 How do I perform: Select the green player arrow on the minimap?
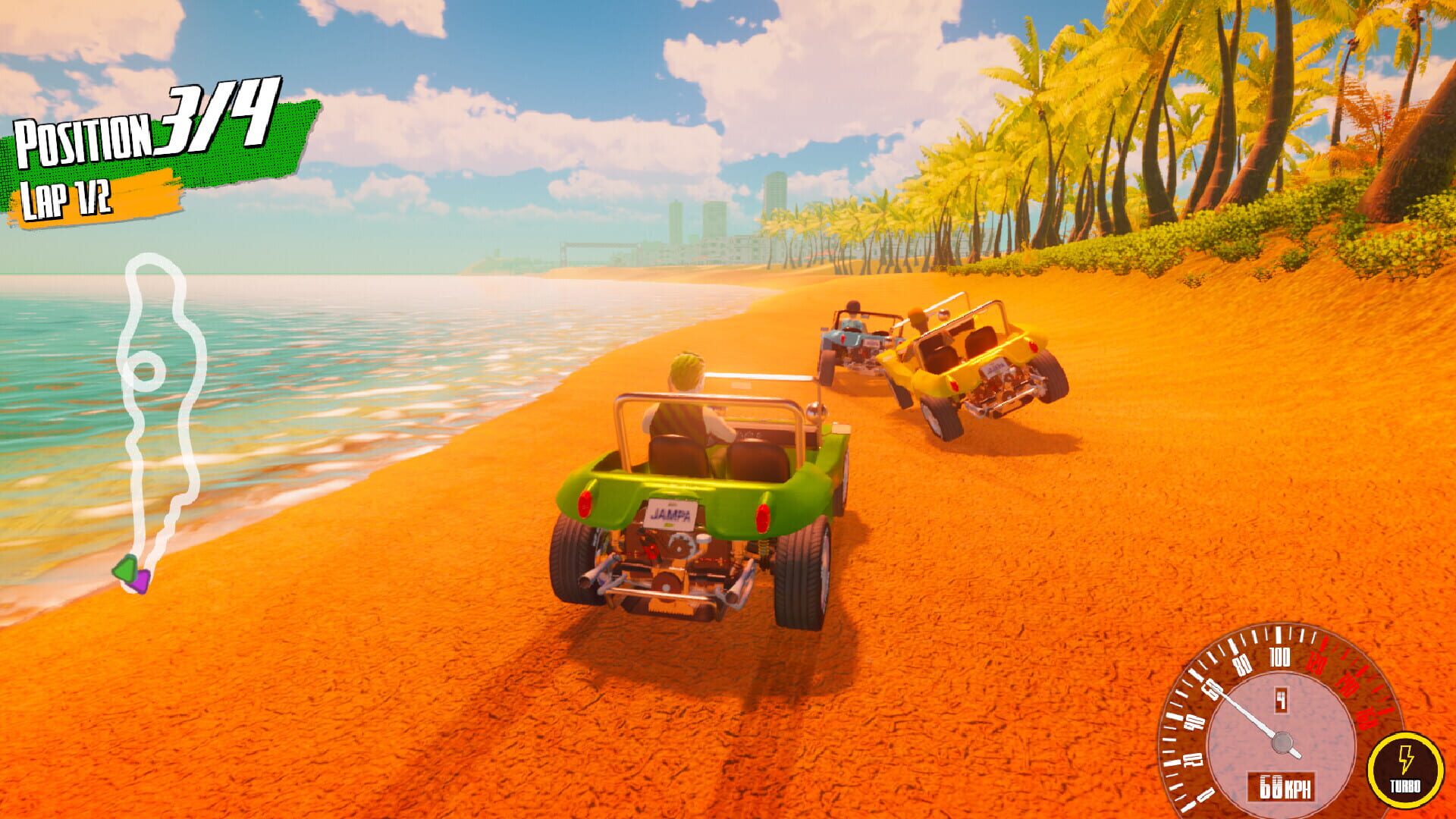tap(125, 569)
